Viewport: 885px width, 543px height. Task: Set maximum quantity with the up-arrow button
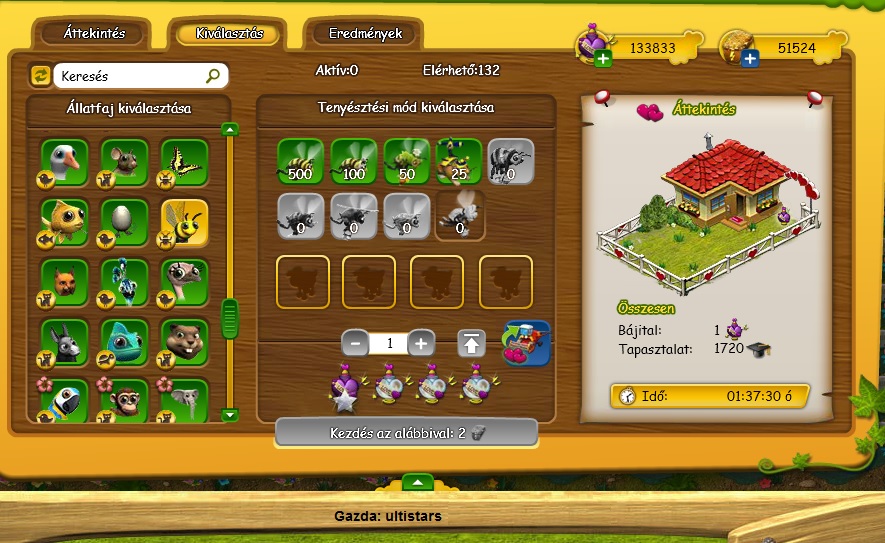[x=472, y=343]
